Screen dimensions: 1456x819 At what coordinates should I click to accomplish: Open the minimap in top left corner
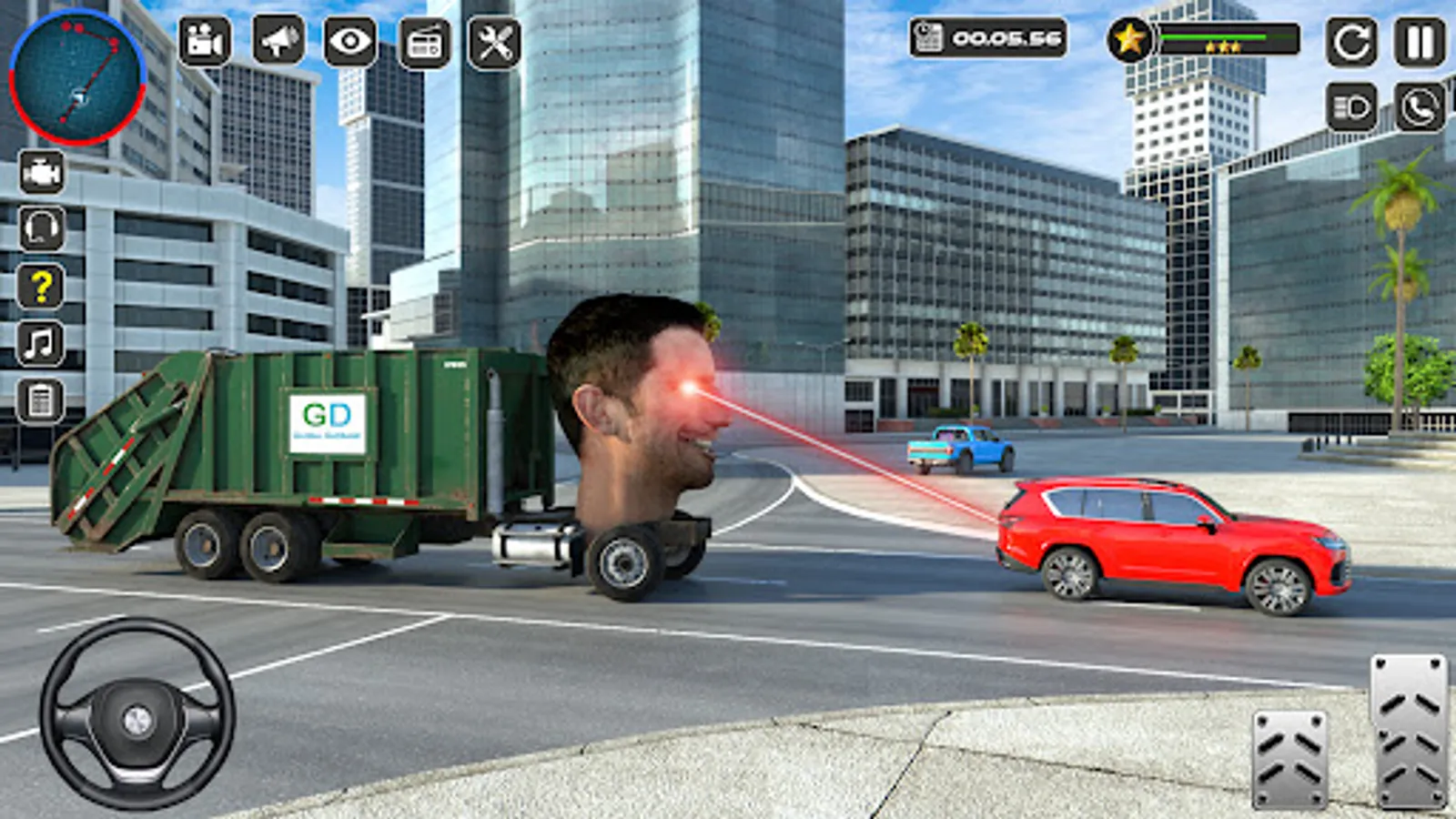[77, 77]
